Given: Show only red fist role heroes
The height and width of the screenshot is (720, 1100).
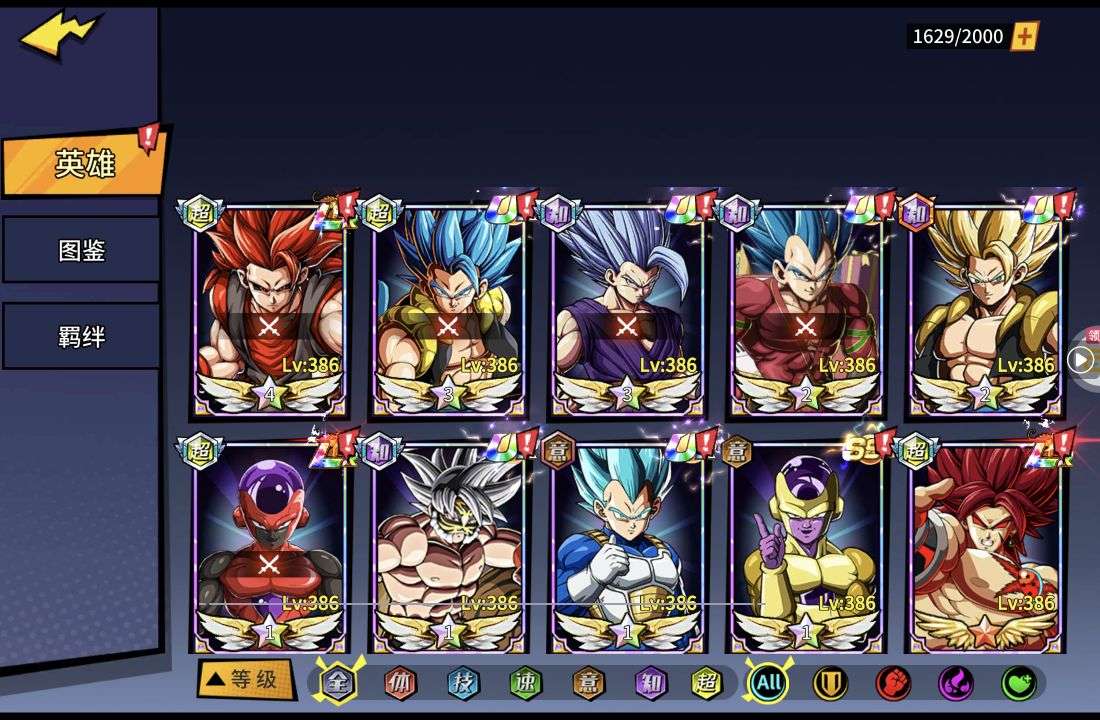Looking at the screenshot, I should click(x=893, y=683).
